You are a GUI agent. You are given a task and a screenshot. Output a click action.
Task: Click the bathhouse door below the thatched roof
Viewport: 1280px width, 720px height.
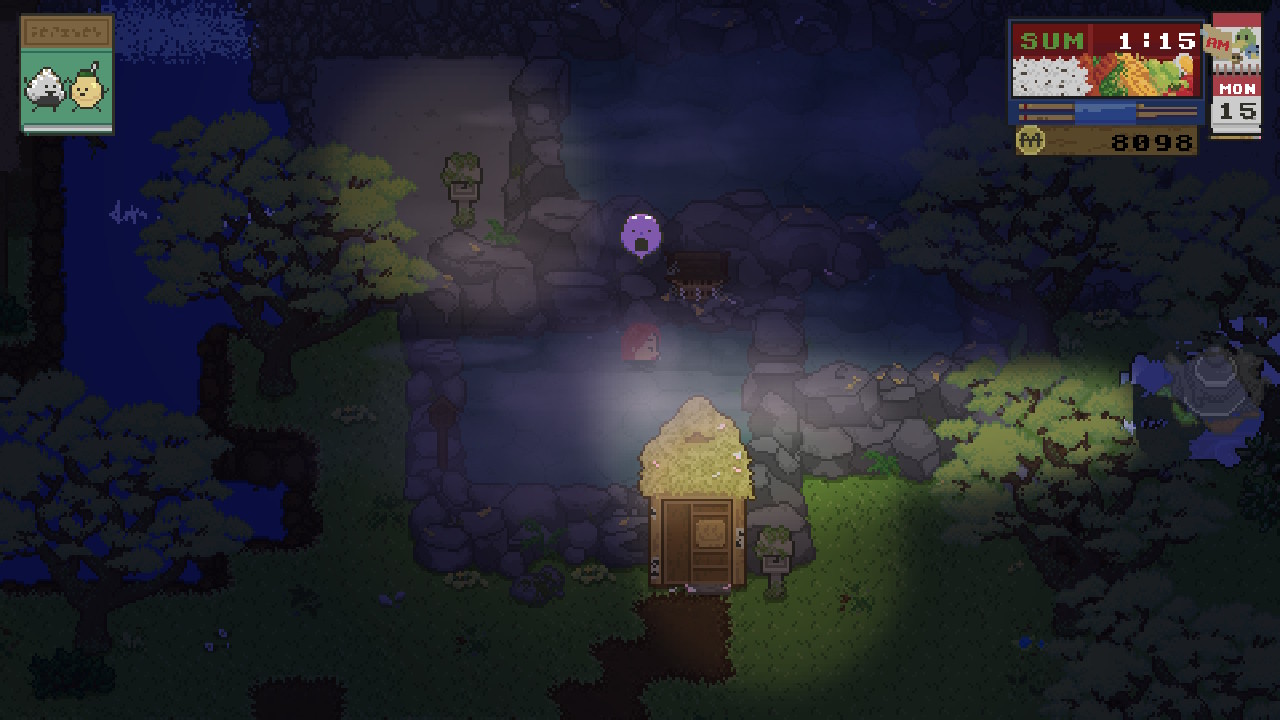698,540
